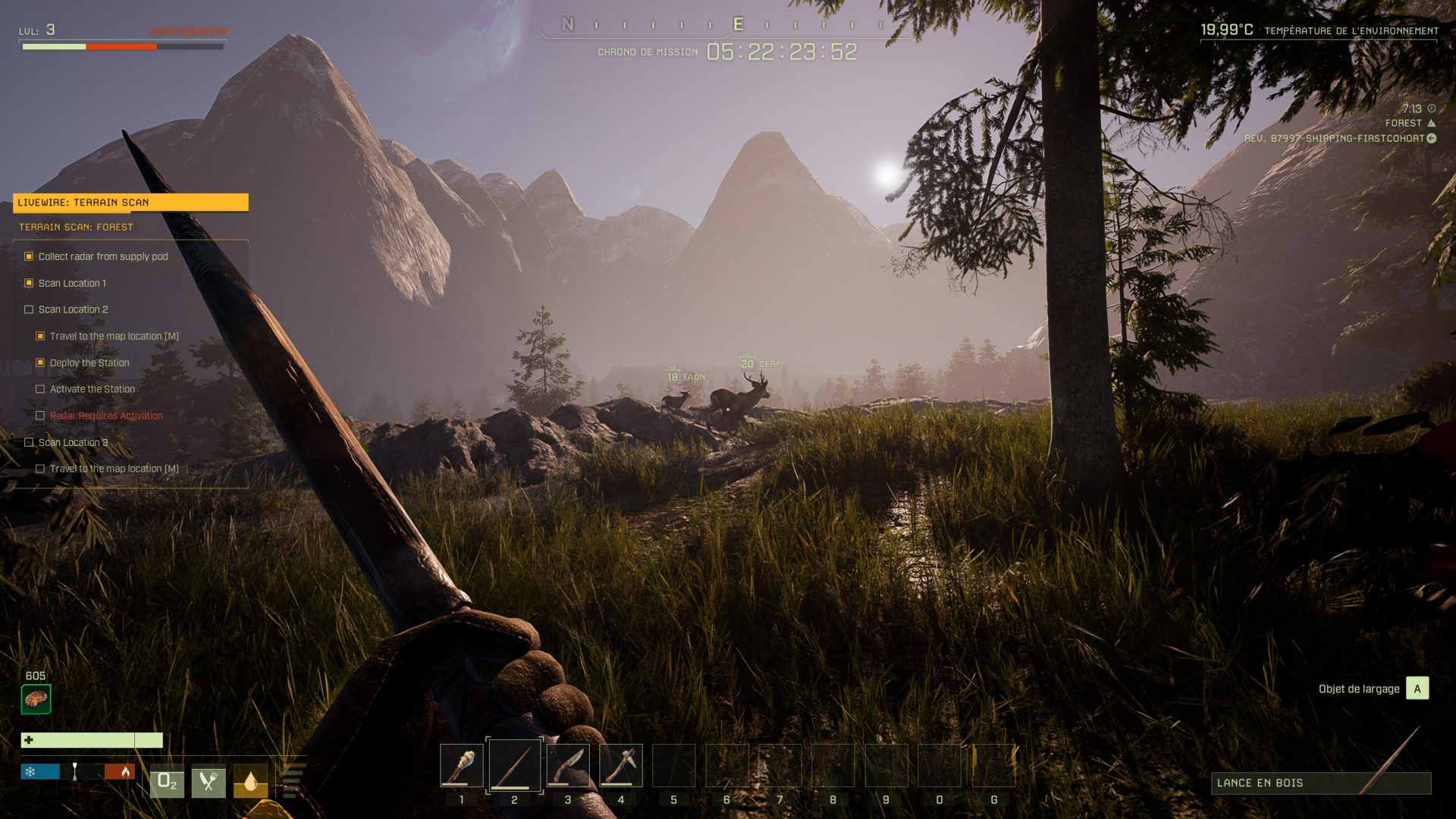1456x819 pixels.
Task: Select the torch in hotbar slot 1
Action: (x=461, y=765)
